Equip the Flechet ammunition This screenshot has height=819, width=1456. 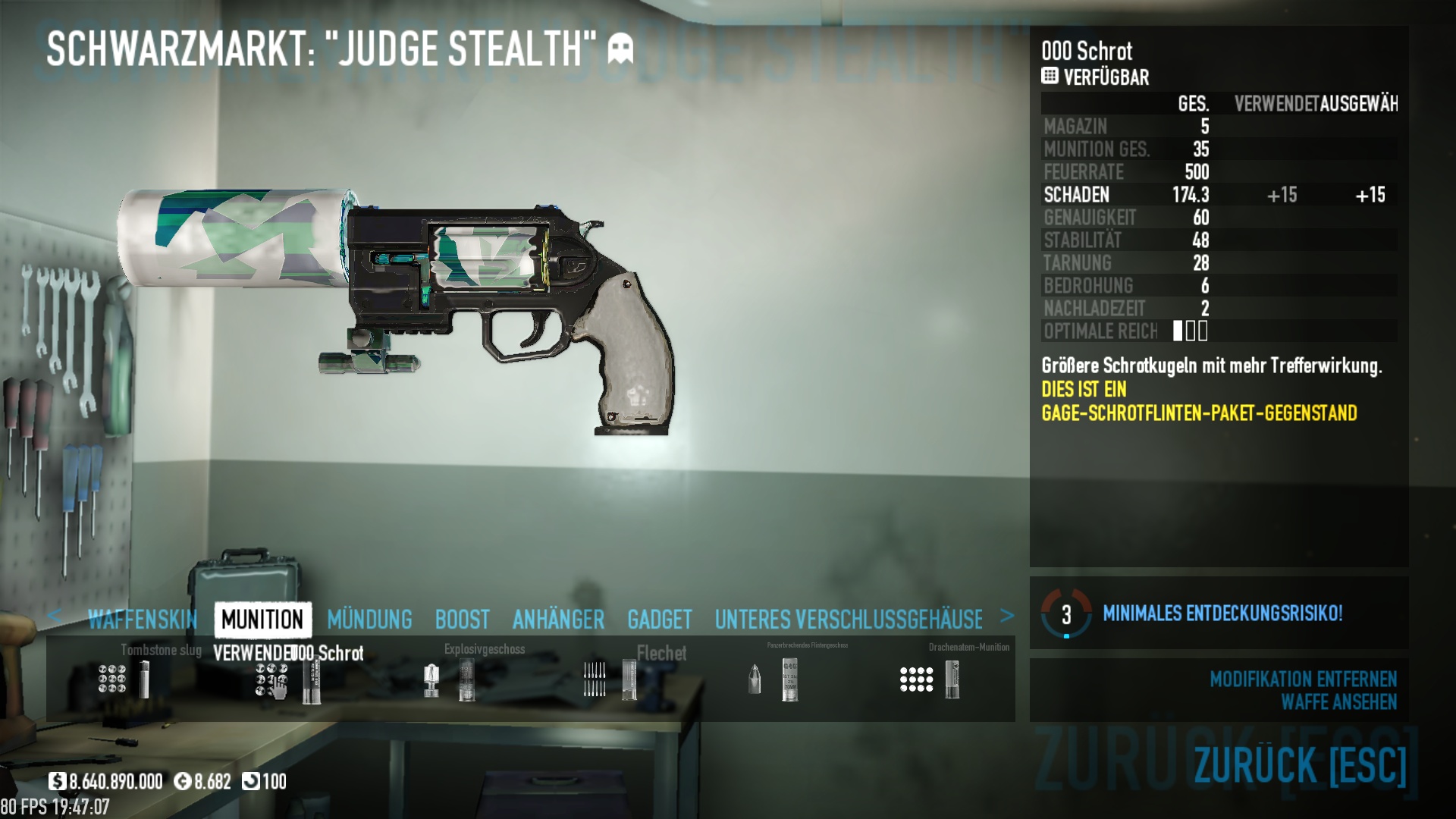610,679
